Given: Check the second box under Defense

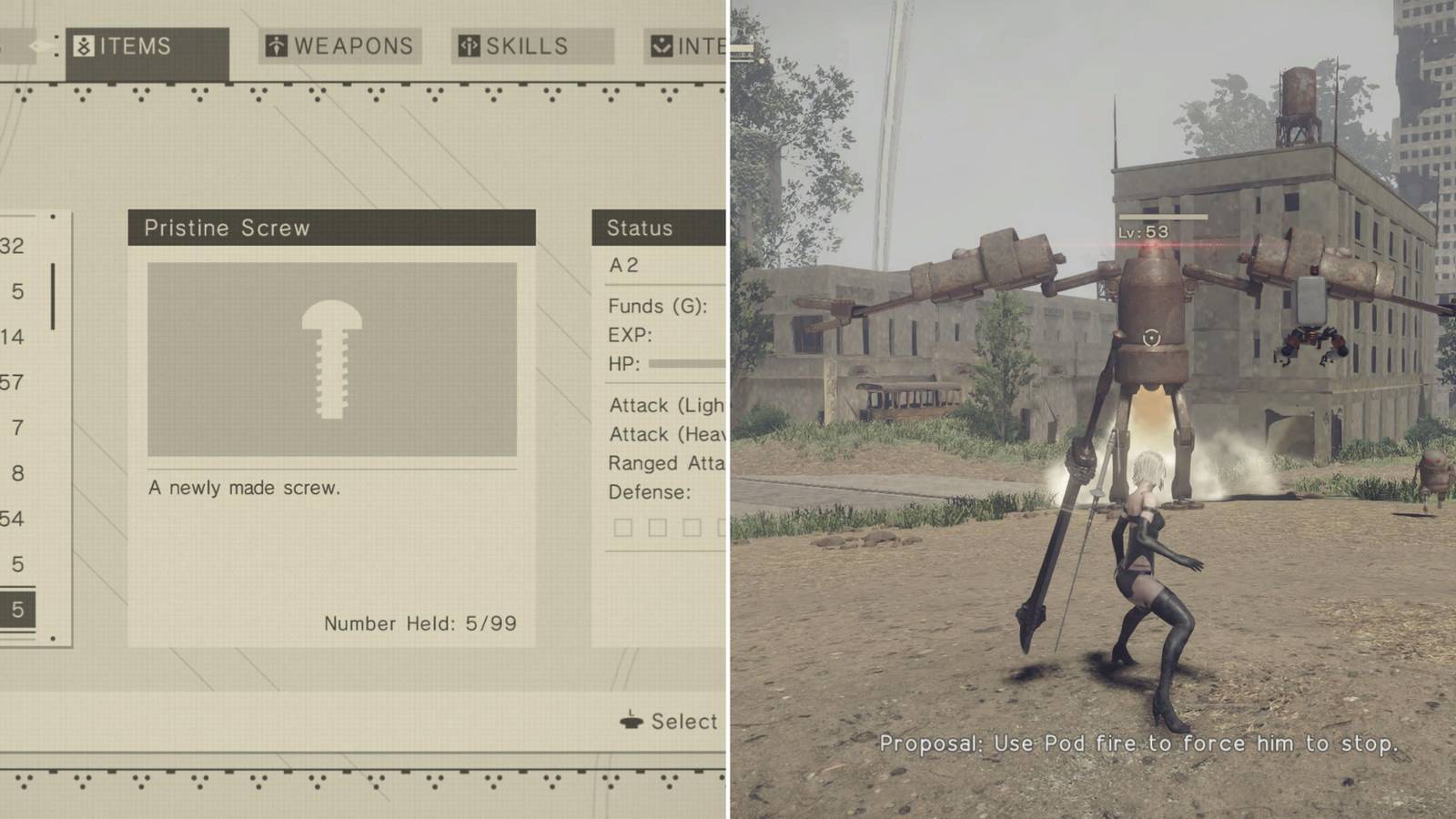Looking at the screenshot, I should [x=657, y=526].
